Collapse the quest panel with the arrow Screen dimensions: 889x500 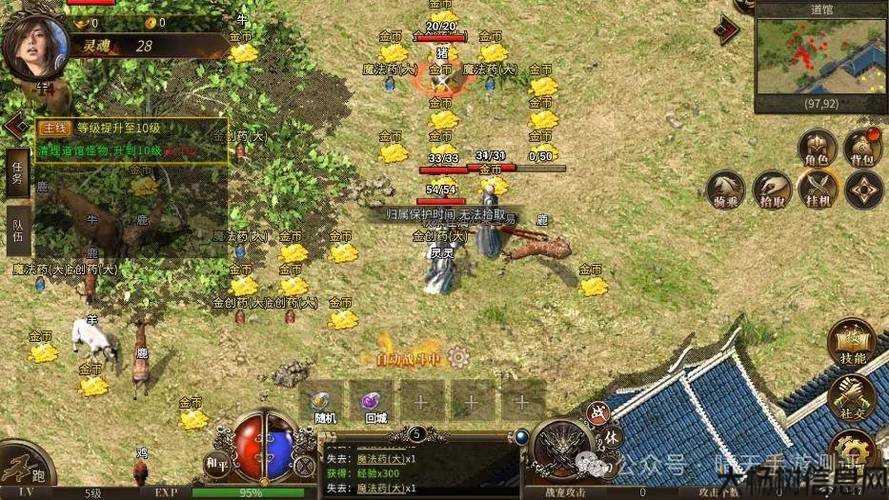pos(14,125)
